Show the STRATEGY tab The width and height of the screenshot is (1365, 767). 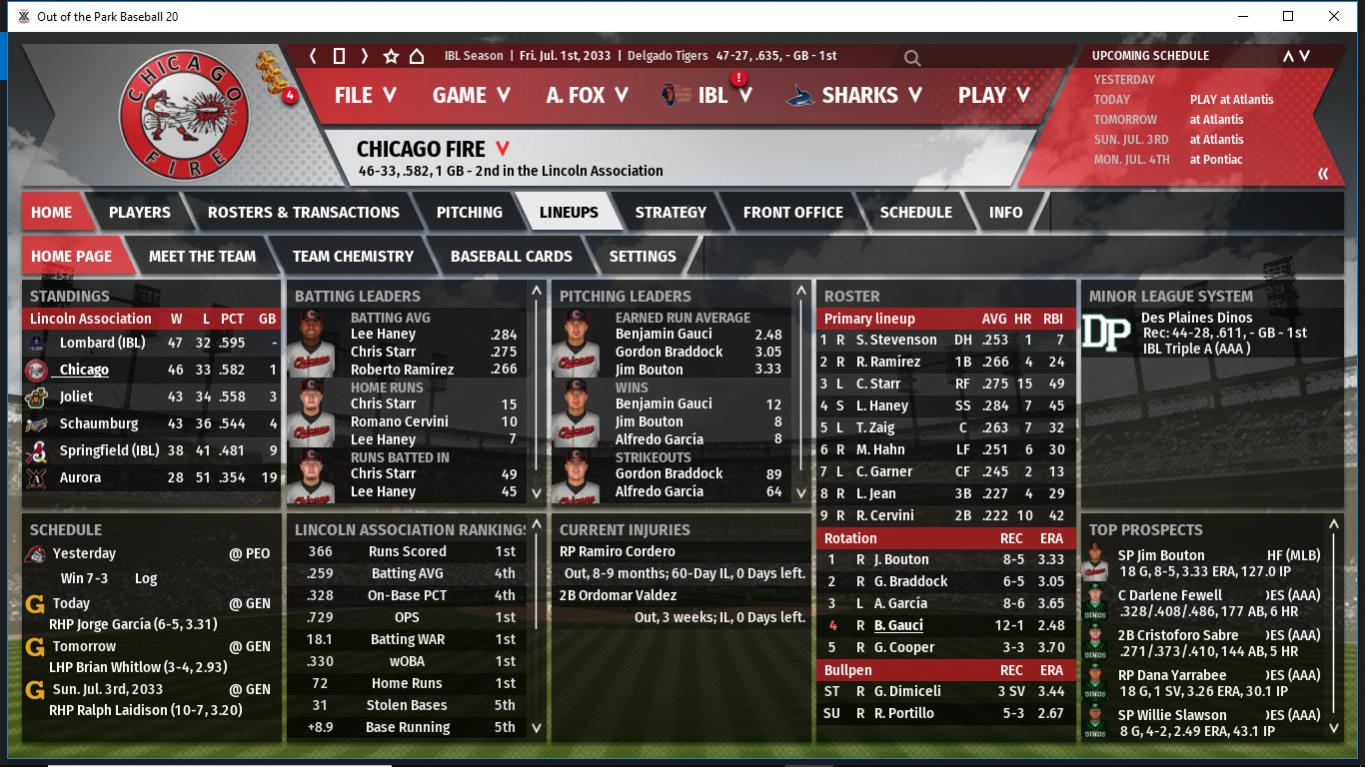click(670, 212)
